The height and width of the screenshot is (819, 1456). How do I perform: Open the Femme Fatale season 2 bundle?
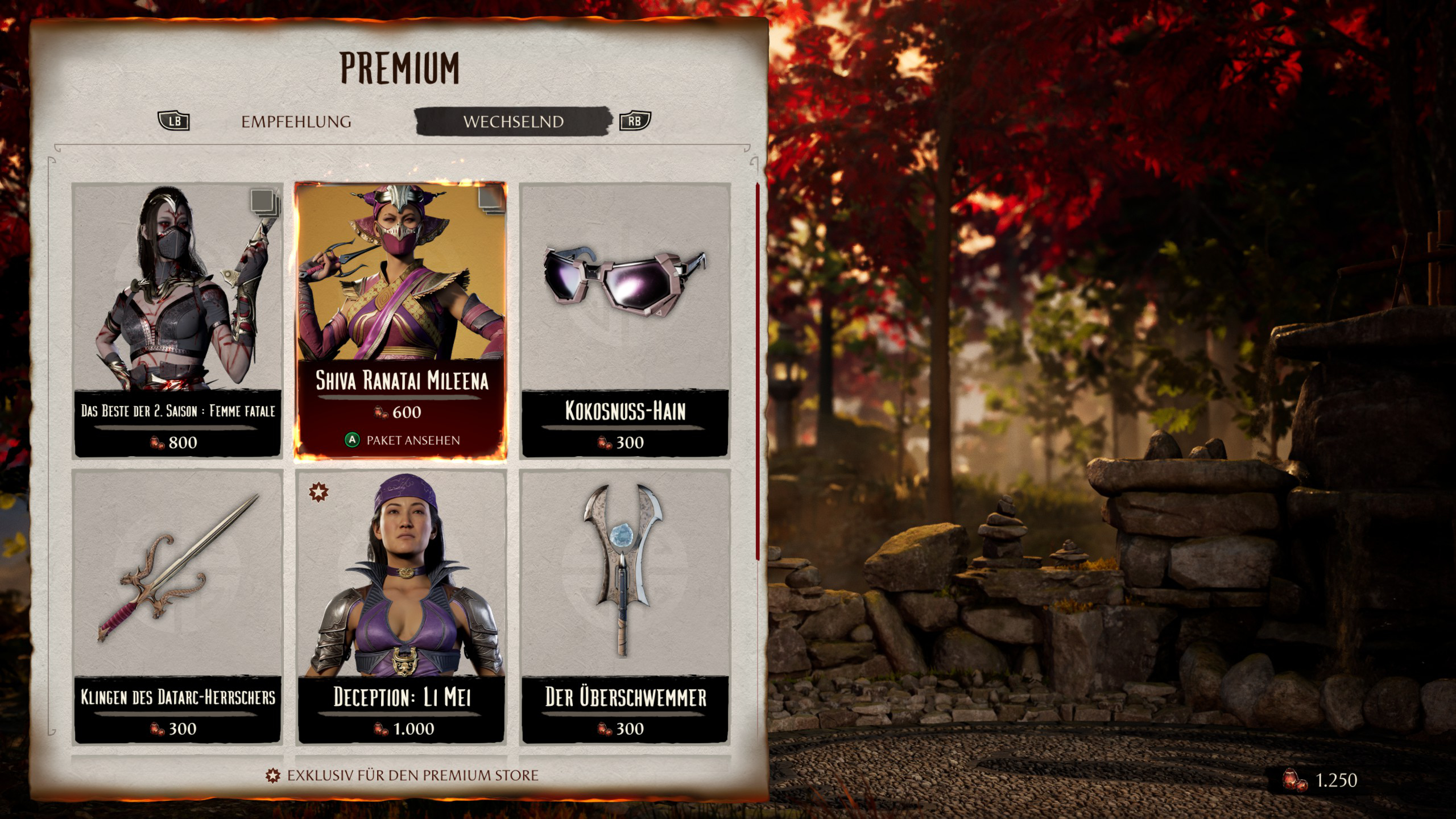(177, 320)
